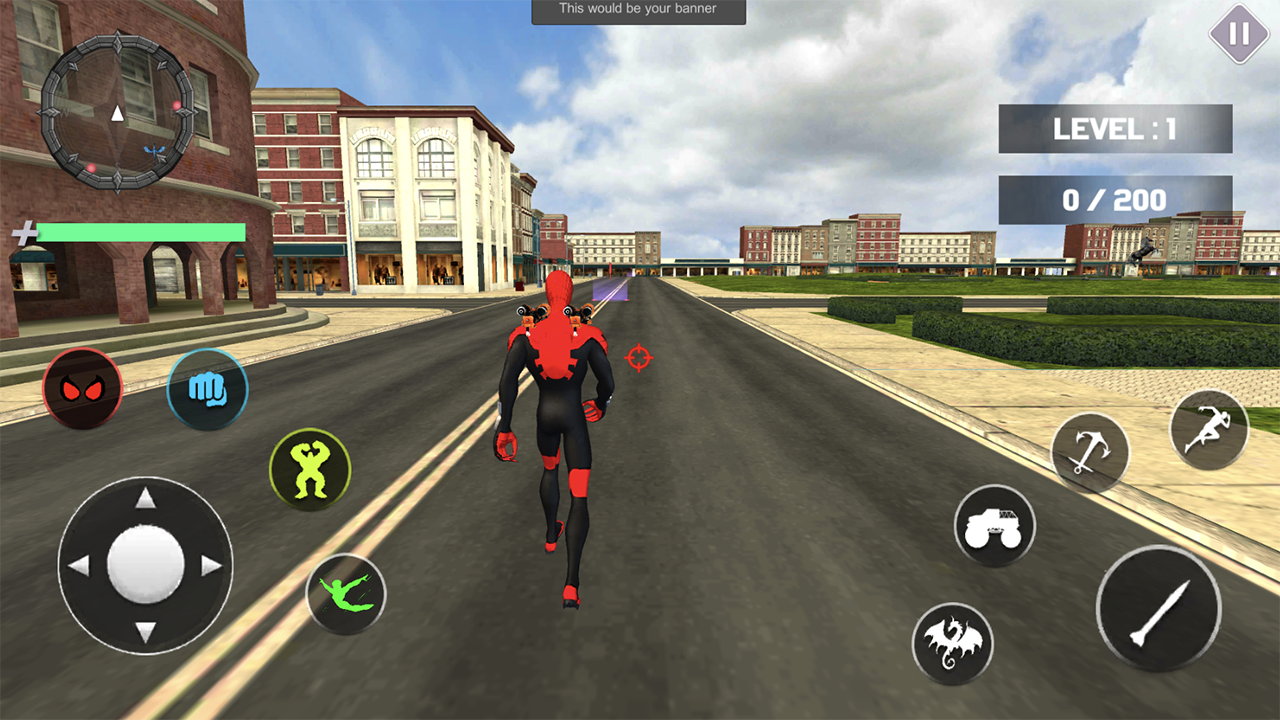This screenshot has width=1280, height=720.
Task: Tap the 0 / 200 progress counter
Action: click(1115, 199)
